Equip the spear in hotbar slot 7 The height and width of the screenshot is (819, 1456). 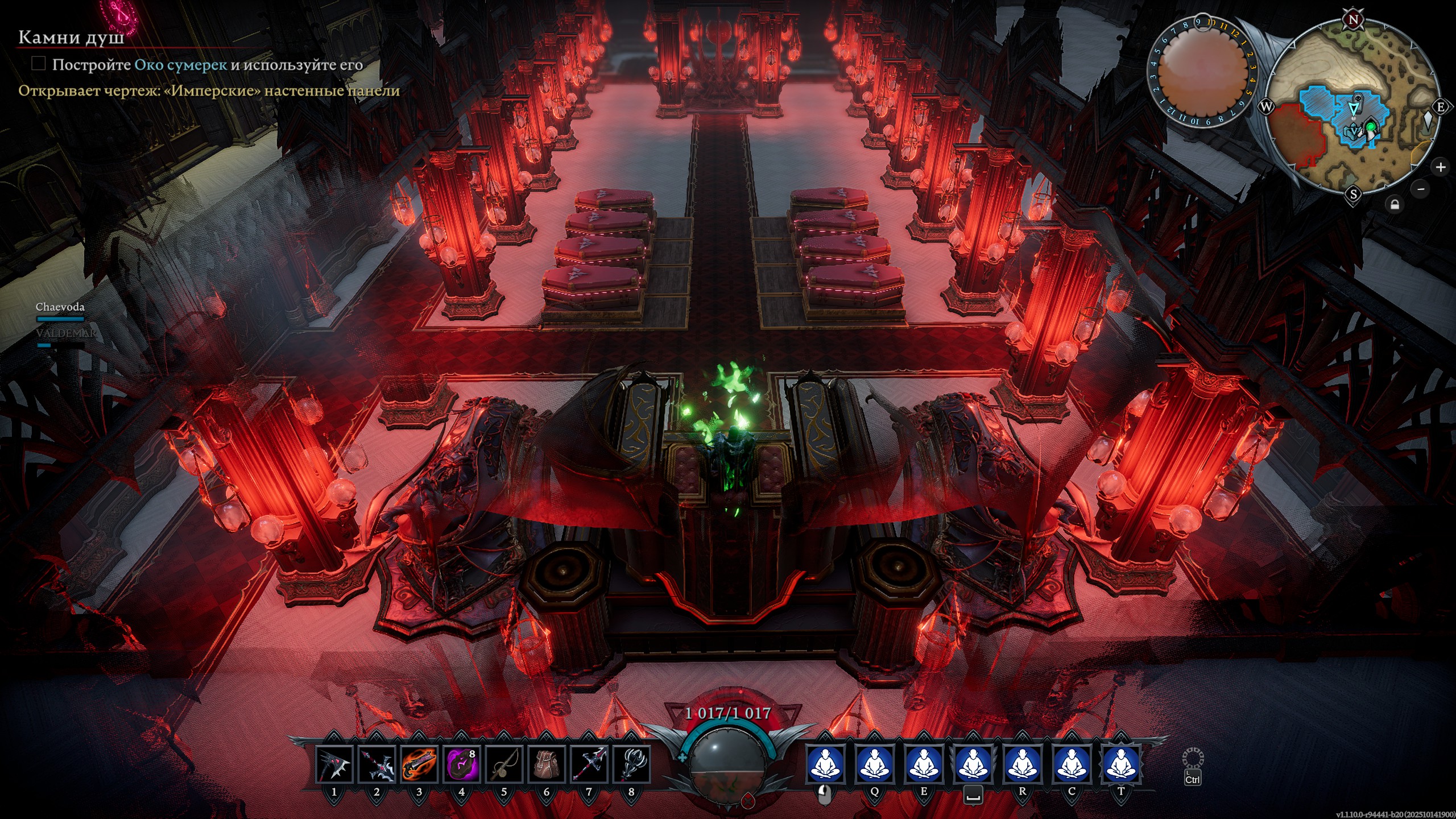[x=589, y=764]
